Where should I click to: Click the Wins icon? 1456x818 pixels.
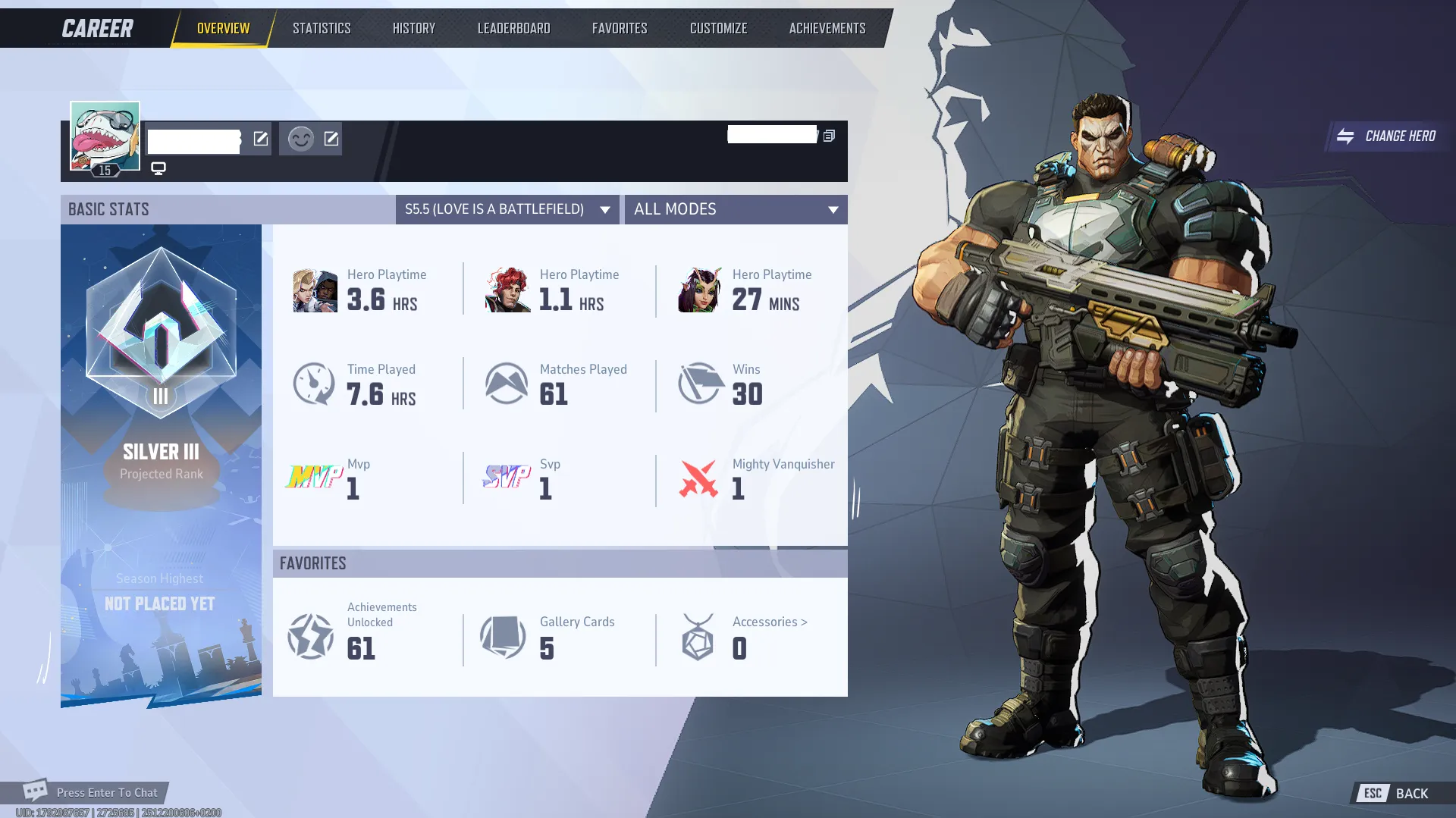coord(699,384)
